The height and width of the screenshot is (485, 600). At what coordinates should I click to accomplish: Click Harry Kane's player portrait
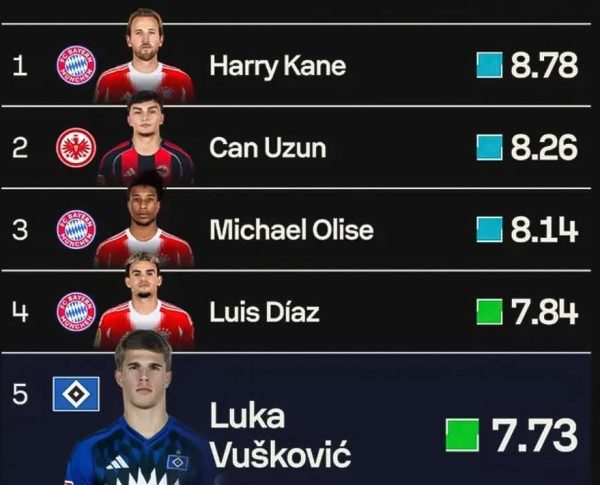(x=145, y=58)
